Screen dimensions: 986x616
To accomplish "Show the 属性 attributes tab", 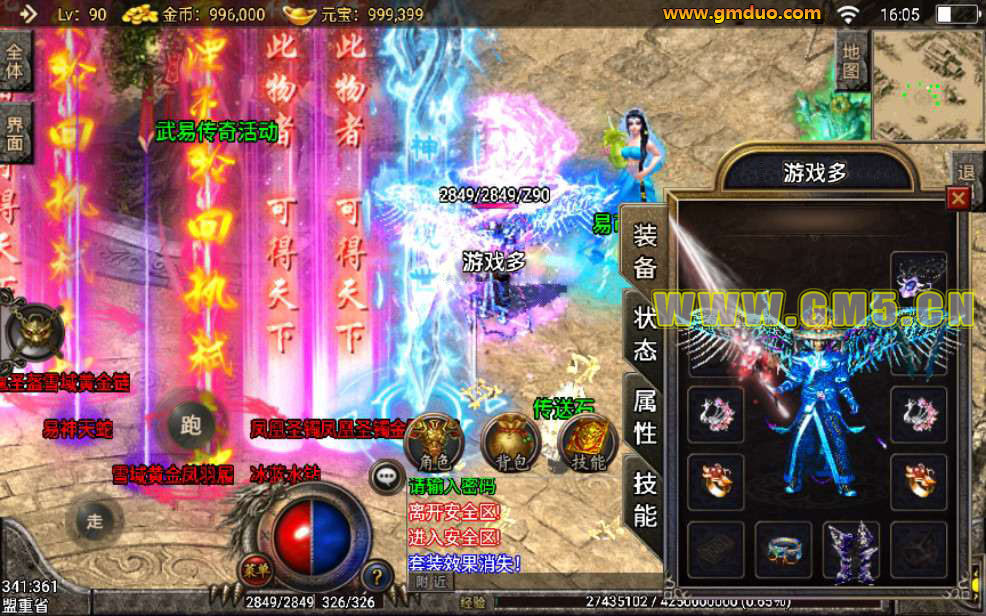I will [x=645, y=416].
